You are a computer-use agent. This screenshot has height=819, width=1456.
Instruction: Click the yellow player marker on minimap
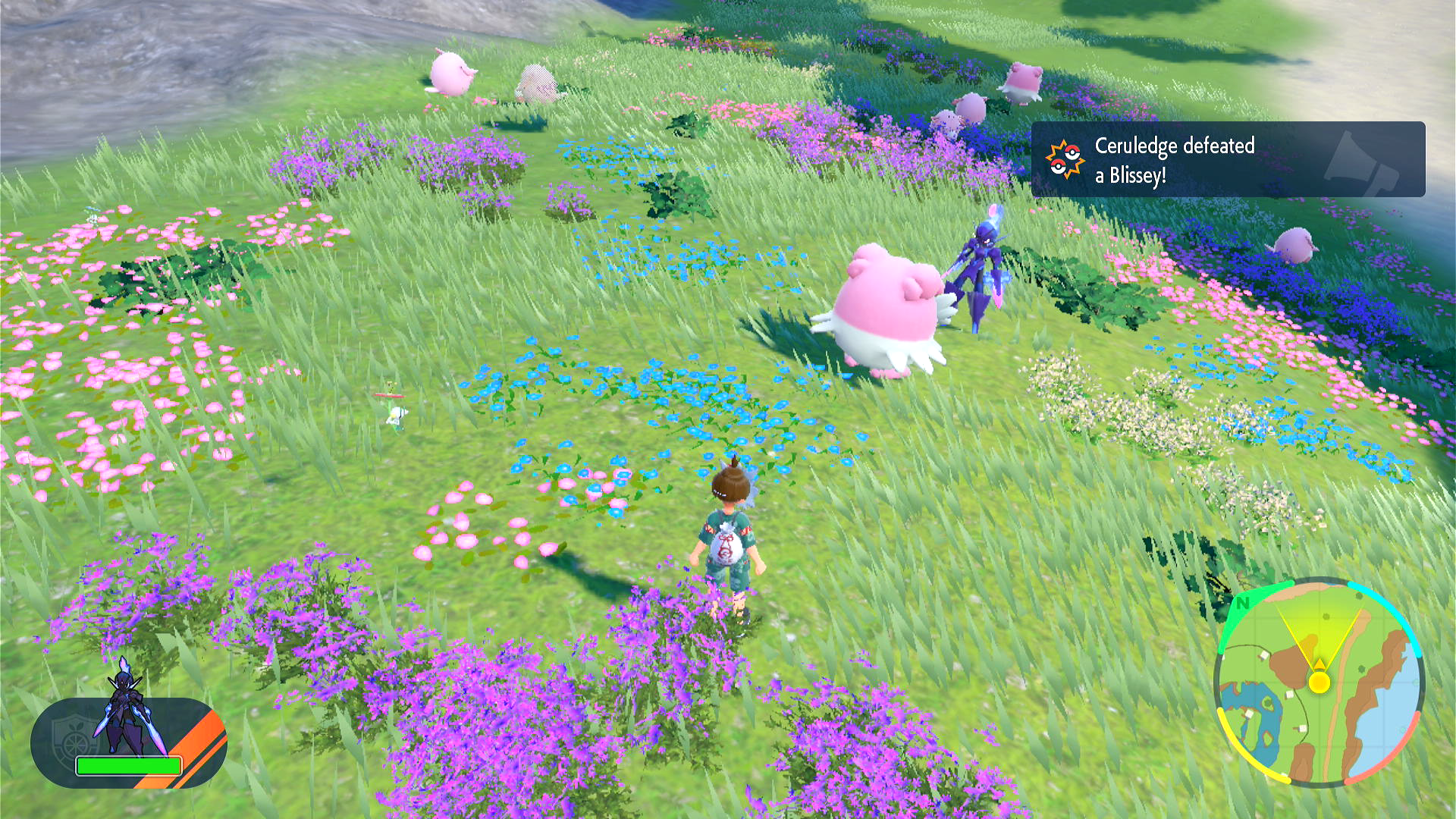point(1319,682)
